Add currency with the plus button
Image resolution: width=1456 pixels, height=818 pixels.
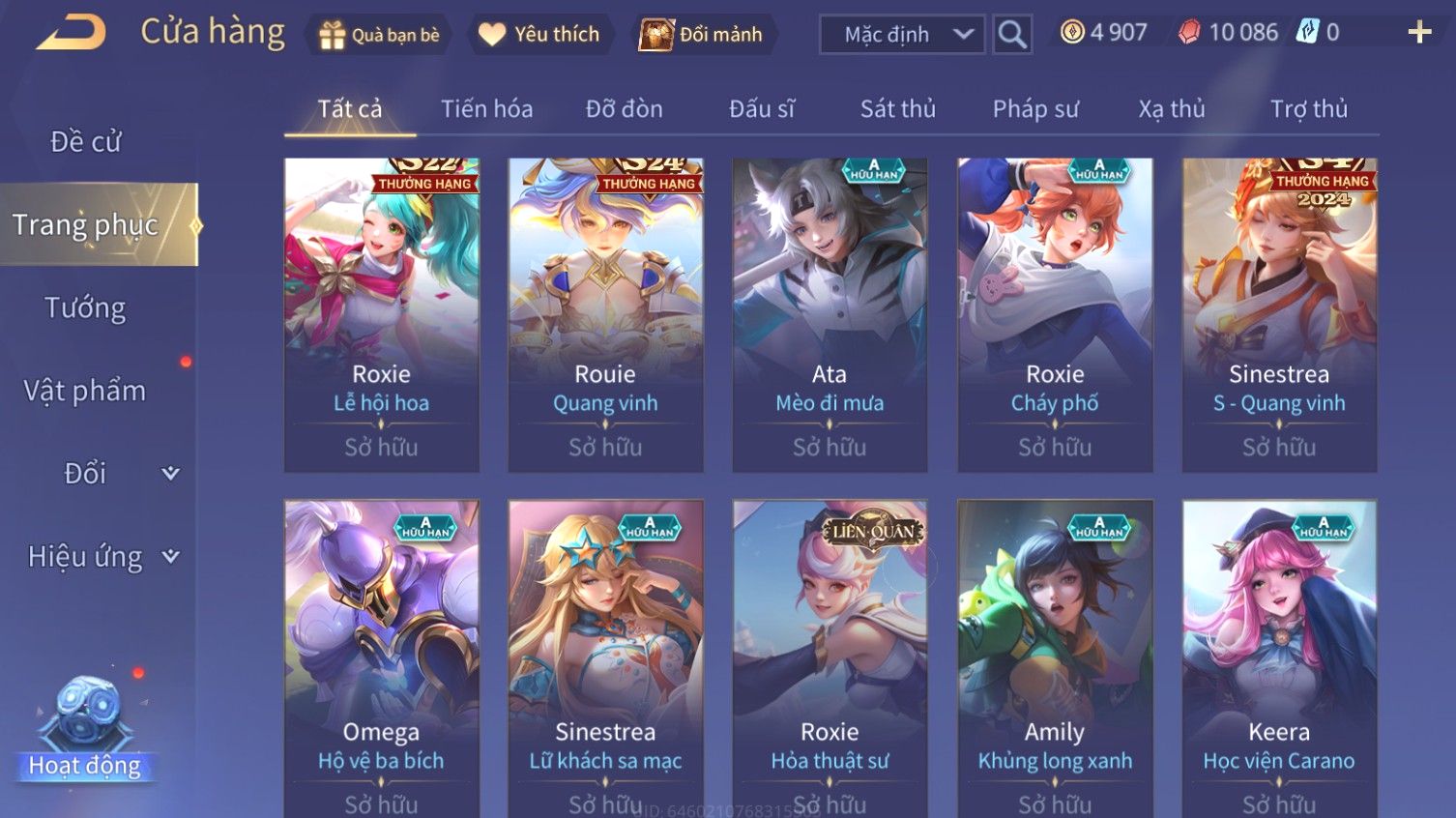coord(1418,33)
